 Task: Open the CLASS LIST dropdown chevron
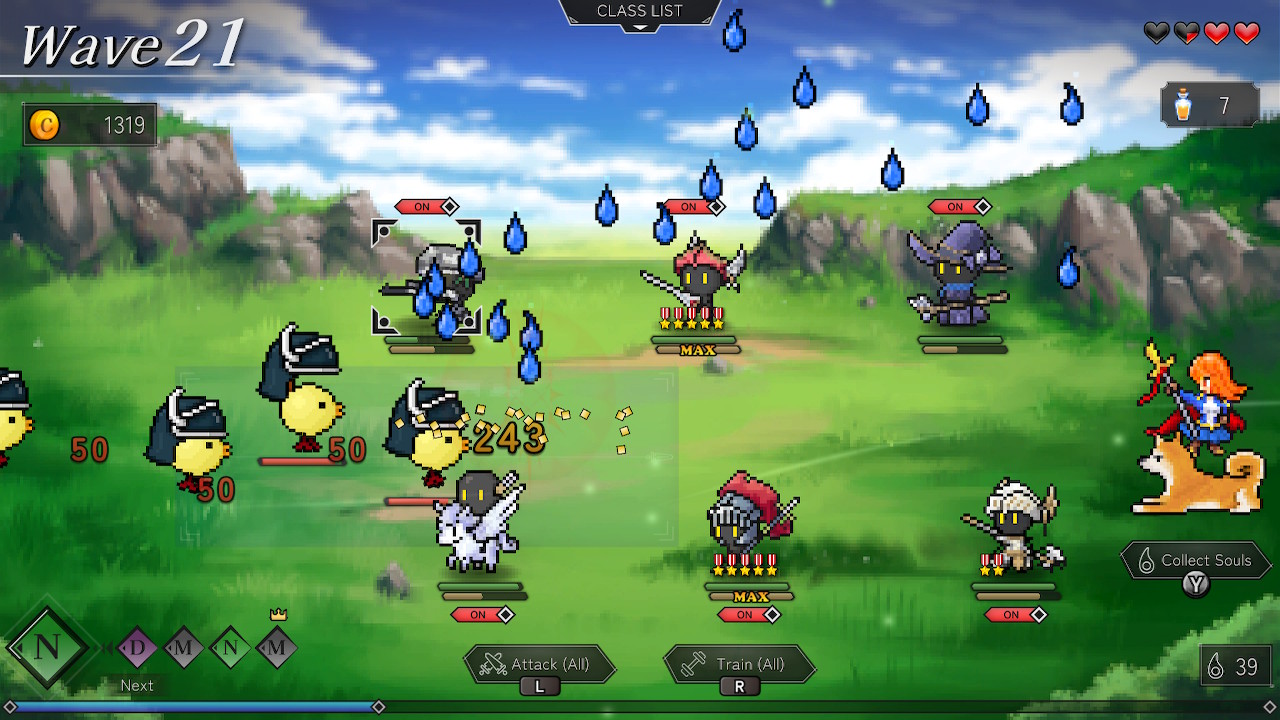point(640,27)
